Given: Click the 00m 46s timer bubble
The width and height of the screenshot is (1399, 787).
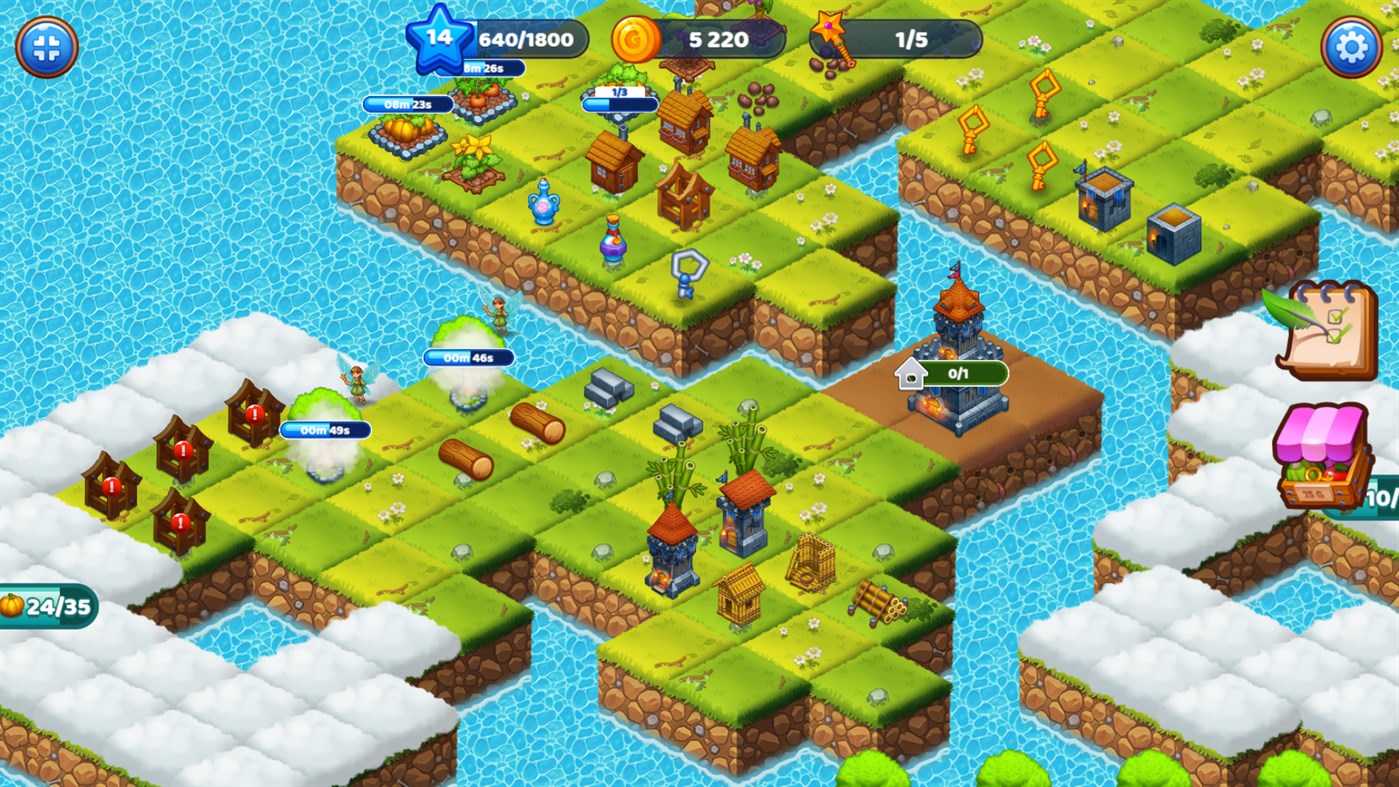Looking at the screenshot, I should (x=471, y=357).
